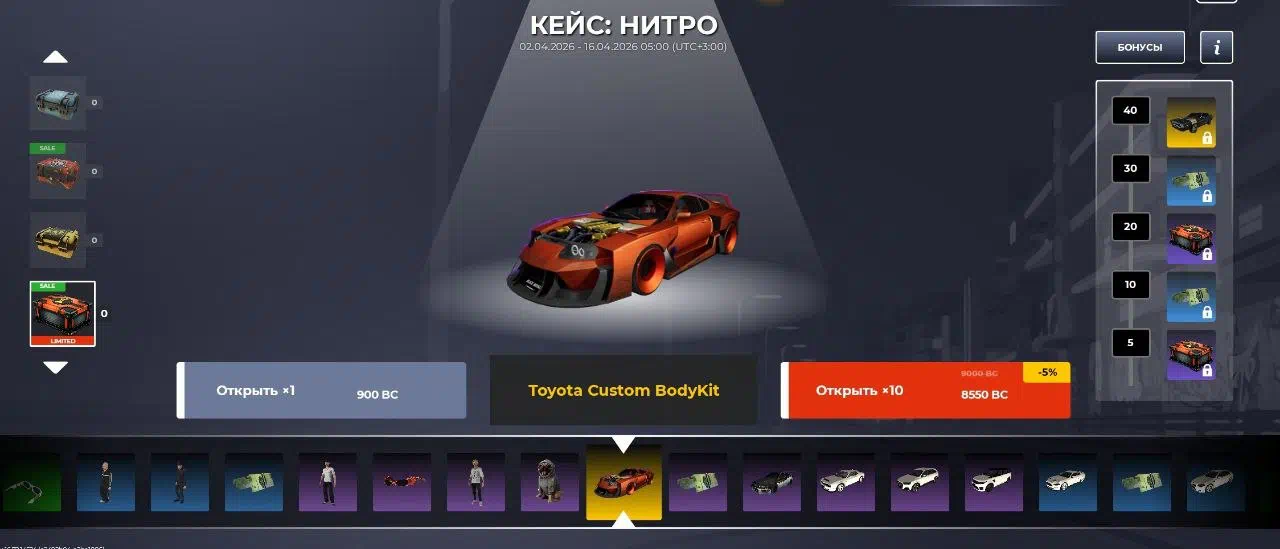Viewport: 1280px width, 549px height.
Task: Select the gray-blue case at the top
Action: coord(58,103)
